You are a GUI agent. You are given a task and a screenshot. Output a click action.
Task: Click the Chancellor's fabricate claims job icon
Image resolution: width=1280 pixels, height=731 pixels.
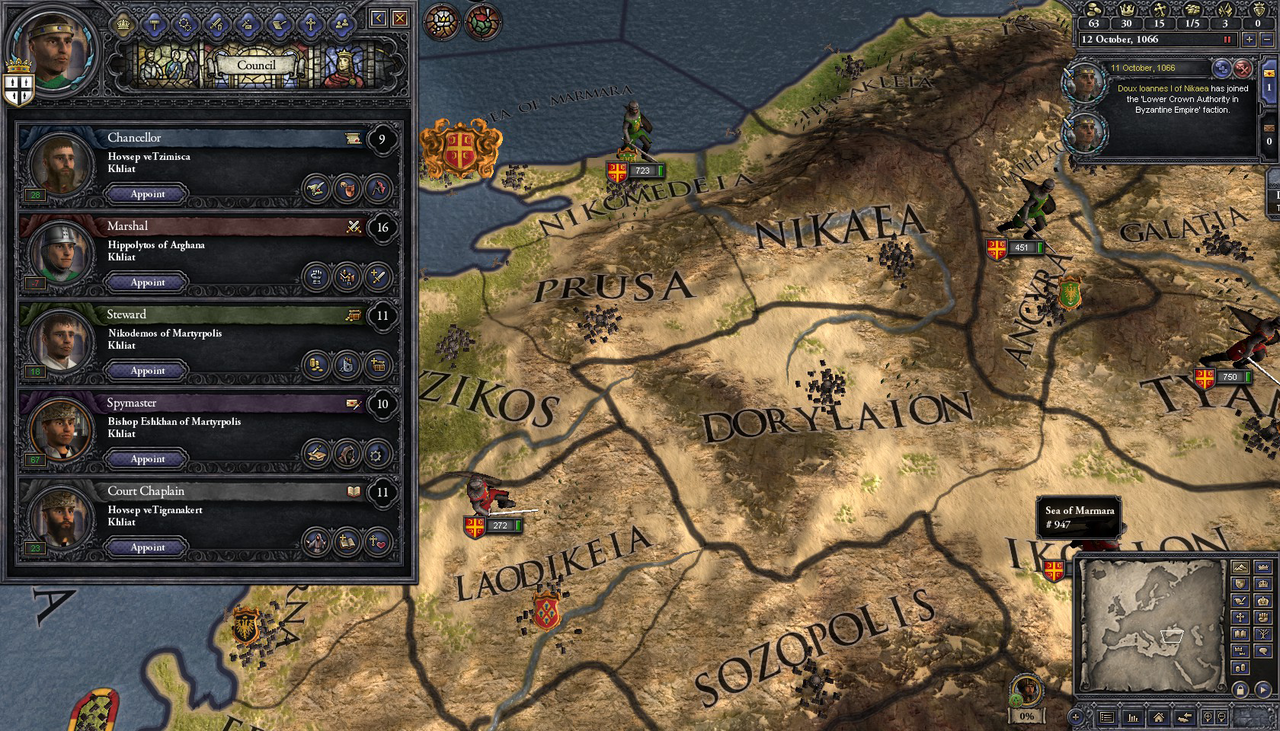pyautogui.click(x=347, y=188)
